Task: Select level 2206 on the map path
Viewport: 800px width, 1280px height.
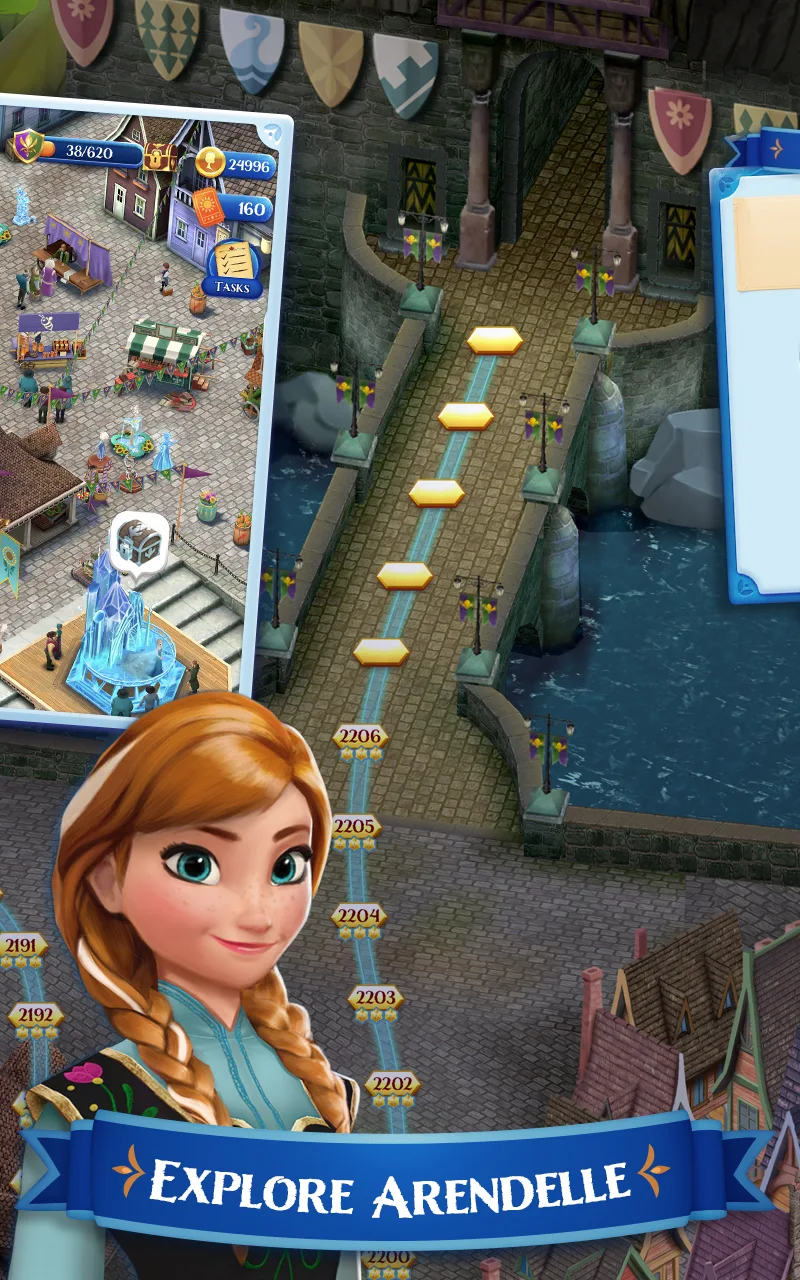Action: [360, 738]
